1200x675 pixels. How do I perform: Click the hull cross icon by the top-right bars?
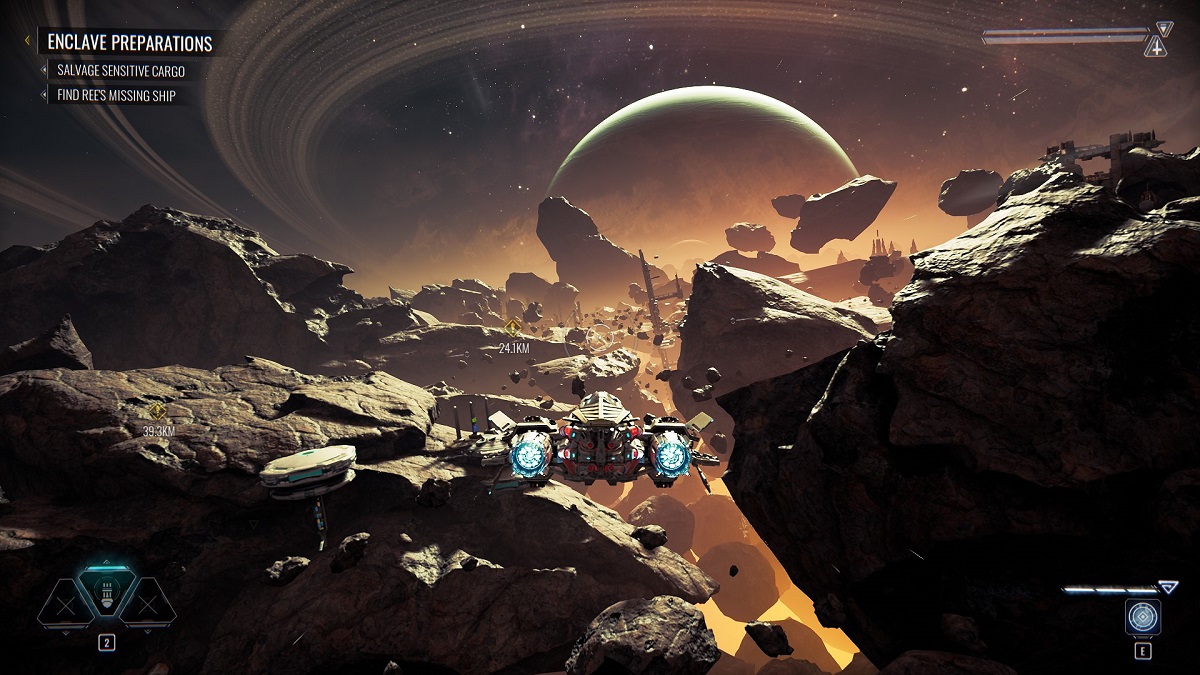[x=1156, y=47]
